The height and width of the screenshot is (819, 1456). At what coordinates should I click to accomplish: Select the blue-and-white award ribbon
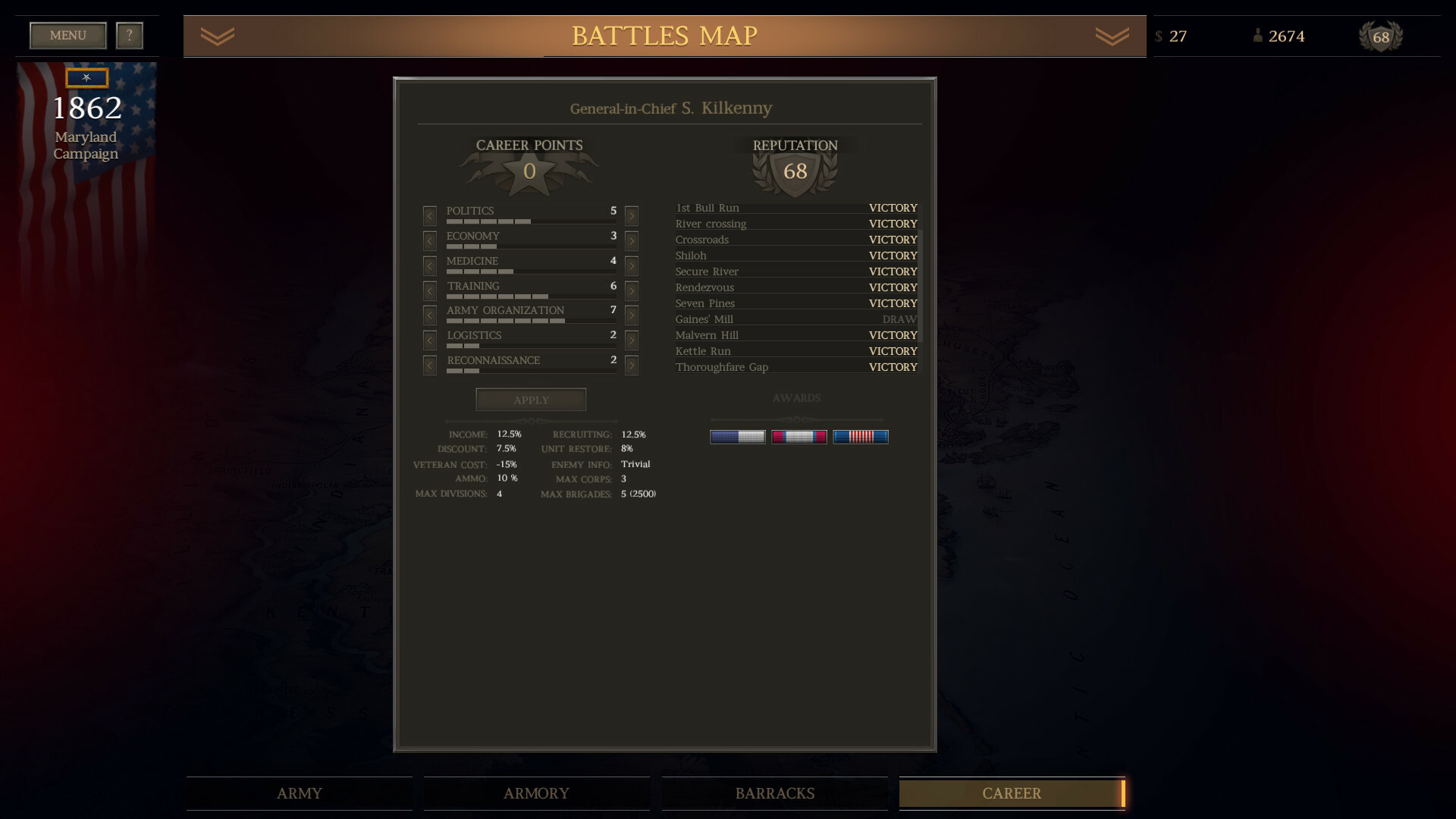pyautogui.click(x=738, y=435)
